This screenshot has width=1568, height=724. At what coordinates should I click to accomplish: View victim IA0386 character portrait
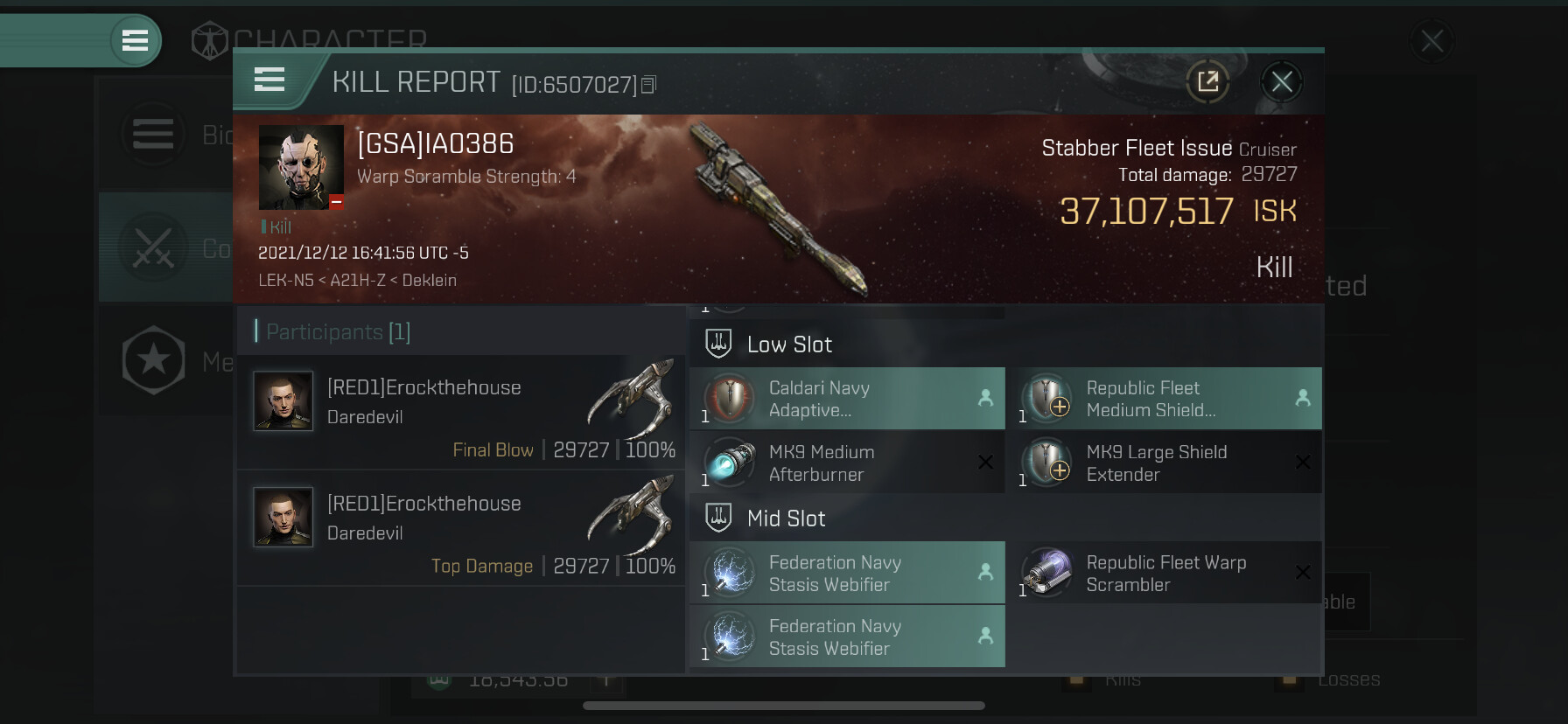(x=301, y=167)
